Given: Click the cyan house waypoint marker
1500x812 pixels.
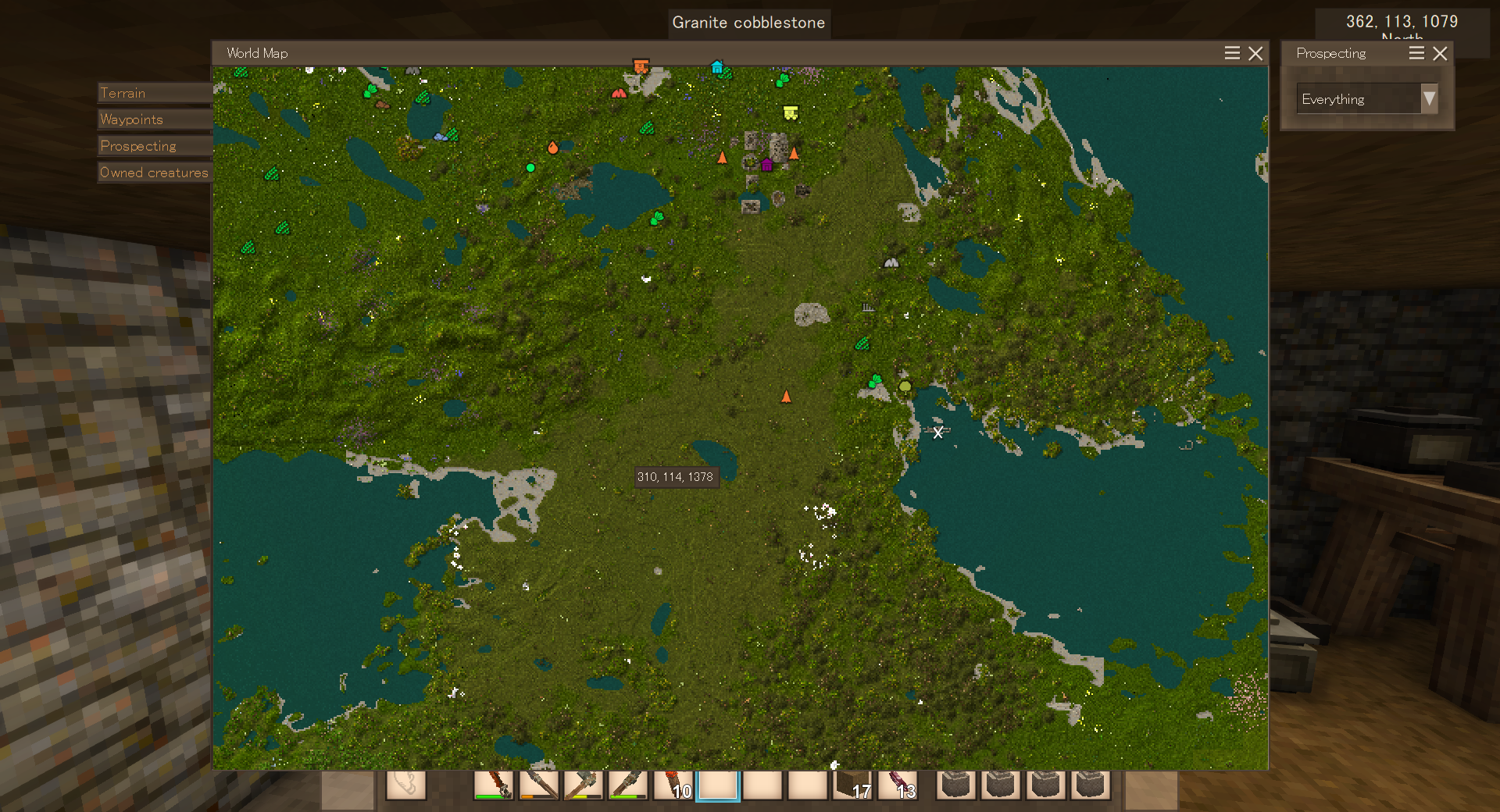Looking at the screenshot, I should pyautogui.click(x=717, y=67).
